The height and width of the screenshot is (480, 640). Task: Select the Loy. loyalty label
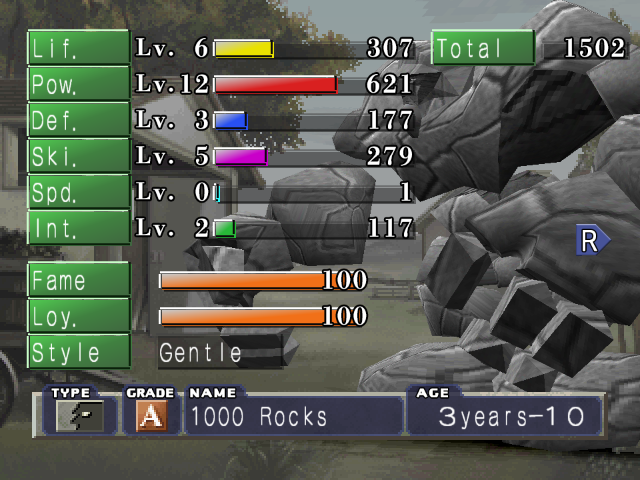pos(78,316)
